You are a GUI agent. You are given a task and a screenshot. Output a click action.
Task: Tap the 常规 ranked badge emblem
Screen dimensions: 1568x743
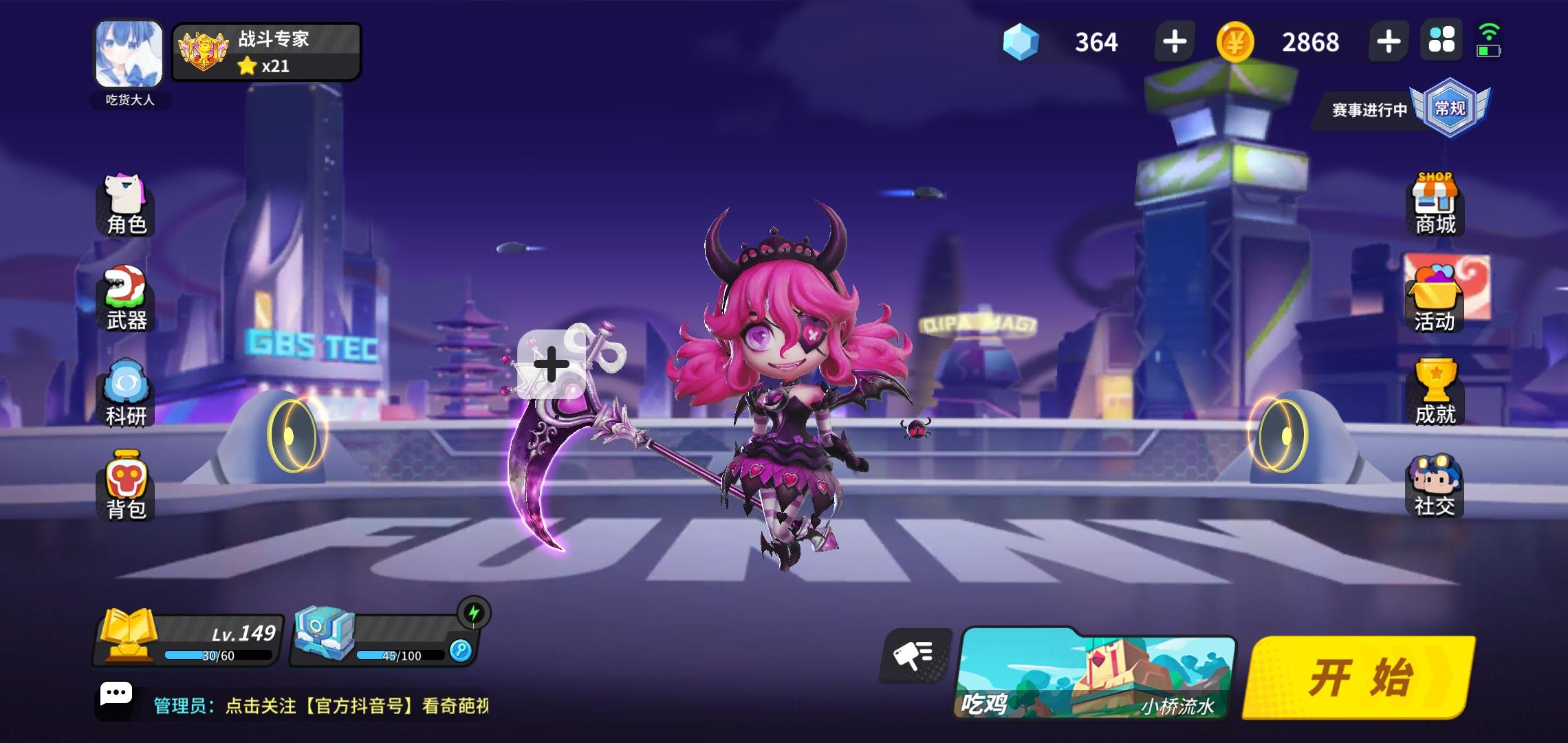click(1451, 110)
